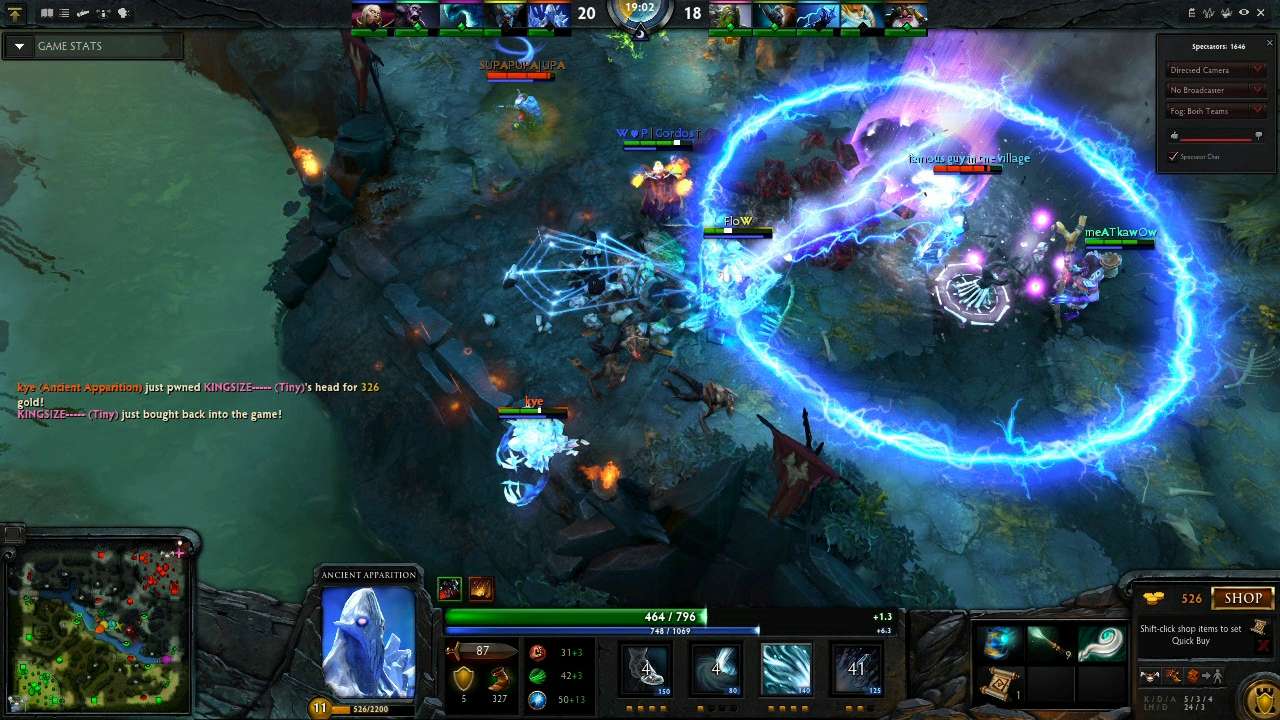The height and width of the screenshot is (720, 1280).
Task: Click the Ancient Apparition hero portrait
Action: coord(368,641)
